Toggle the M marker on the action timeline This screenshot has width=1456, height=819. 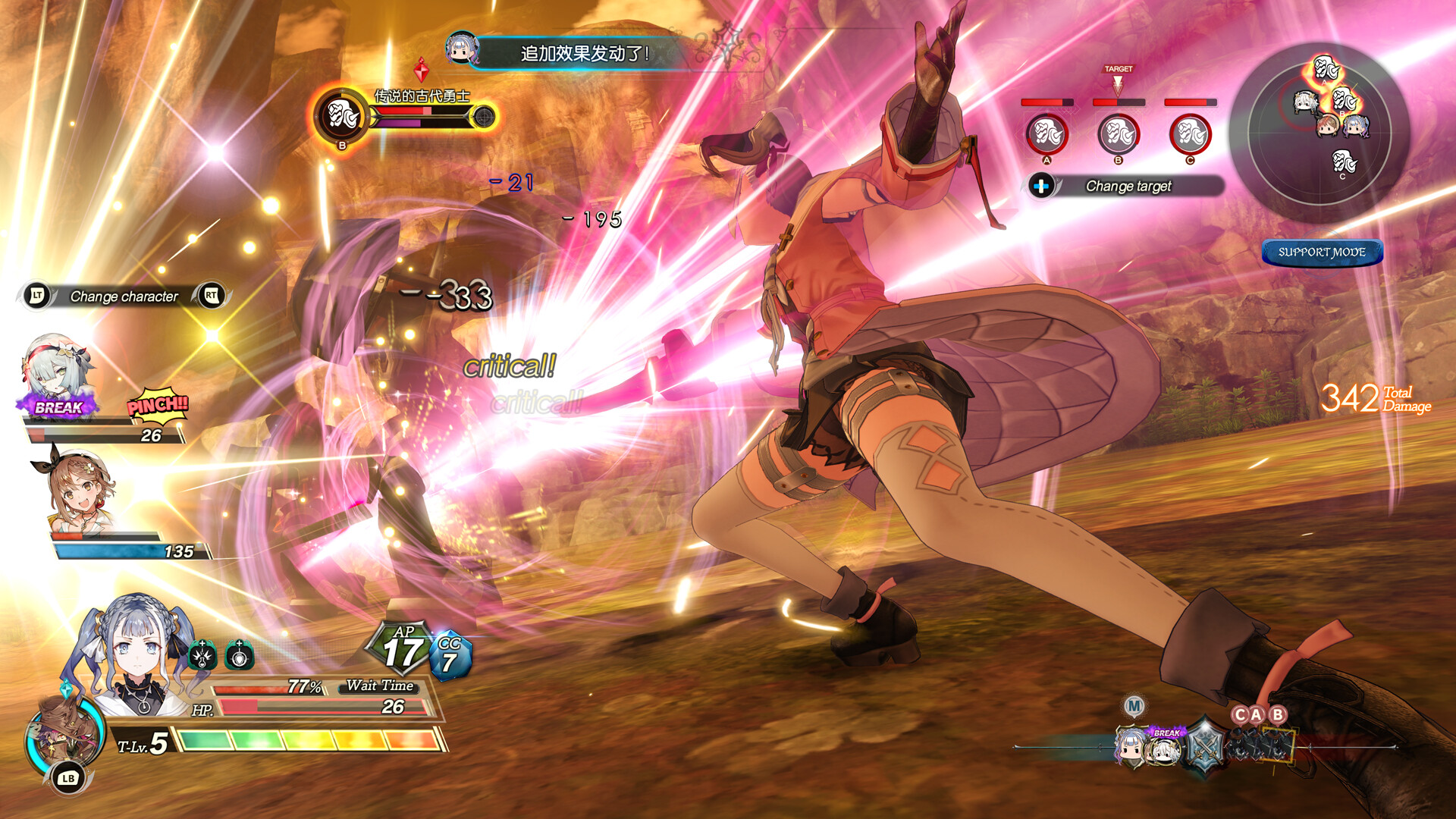[1133, 705]
